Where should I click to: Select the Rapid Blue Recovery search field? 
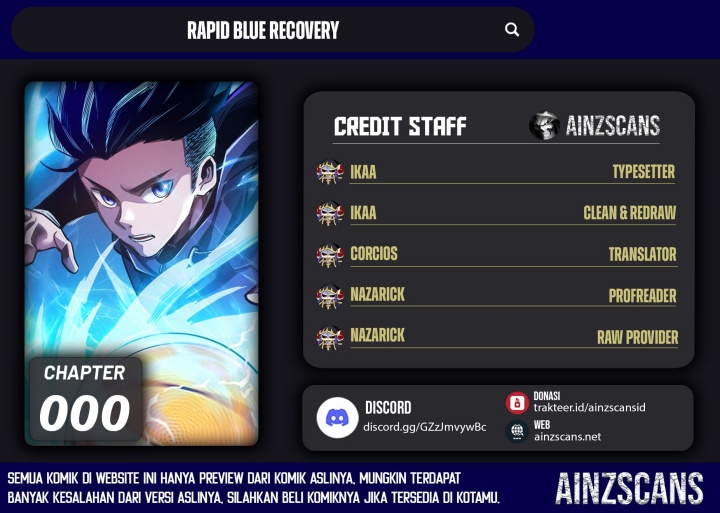(263, 30)
